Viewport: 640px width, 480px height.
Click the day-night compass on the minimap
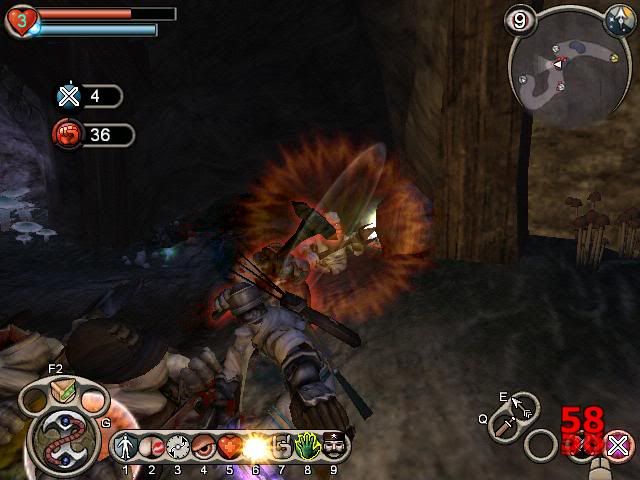(616, 18)
